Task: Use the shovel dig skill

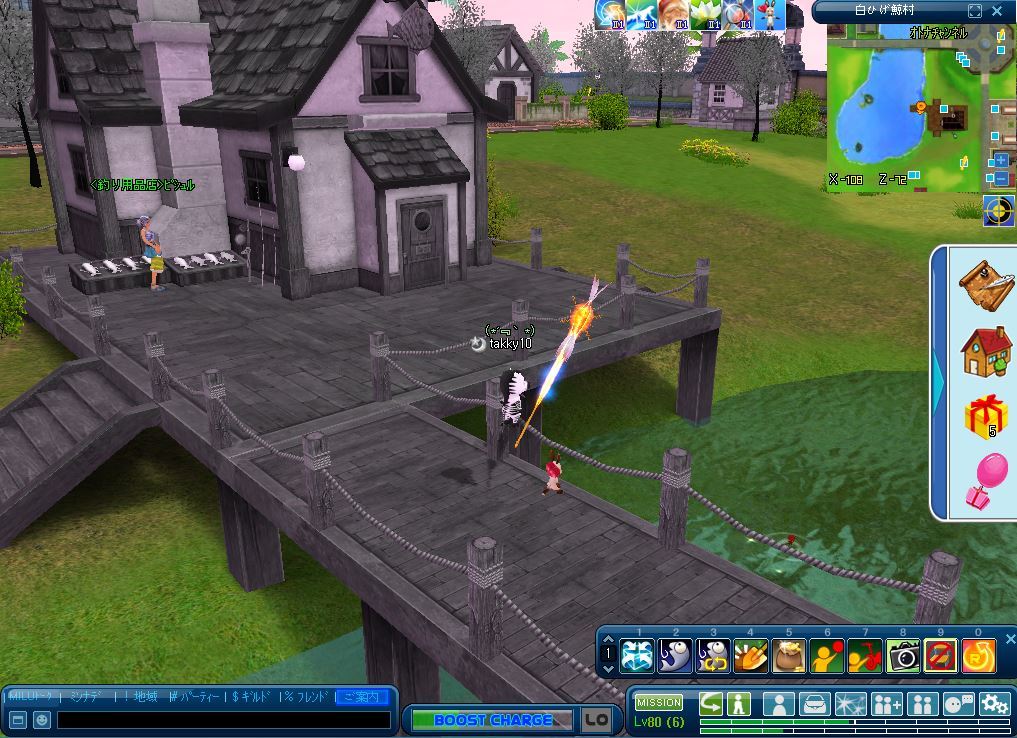Action: (750, 656)
